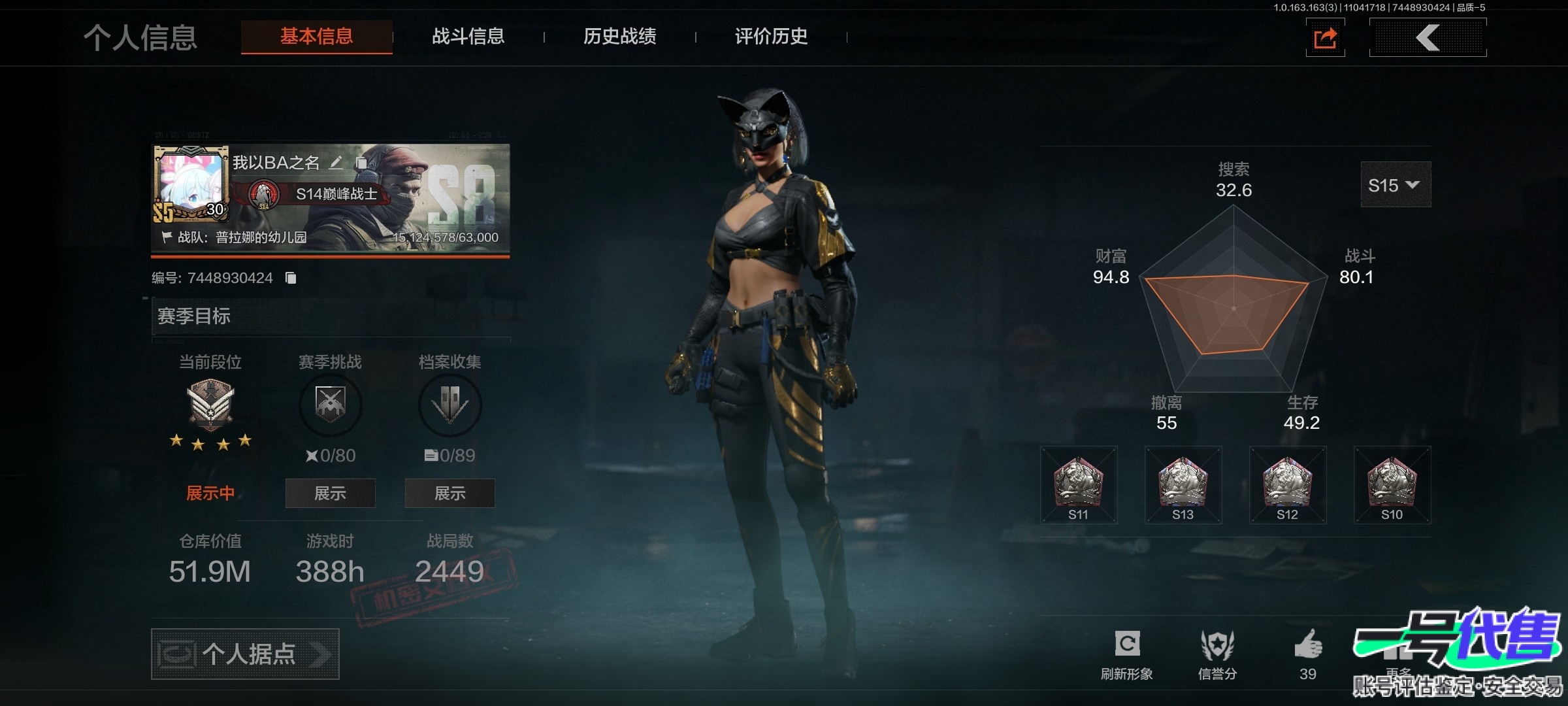Viewport: 1568px width, 706px height.
Task: Click the 基本信息 tab
Action: (x=317, y=37)
